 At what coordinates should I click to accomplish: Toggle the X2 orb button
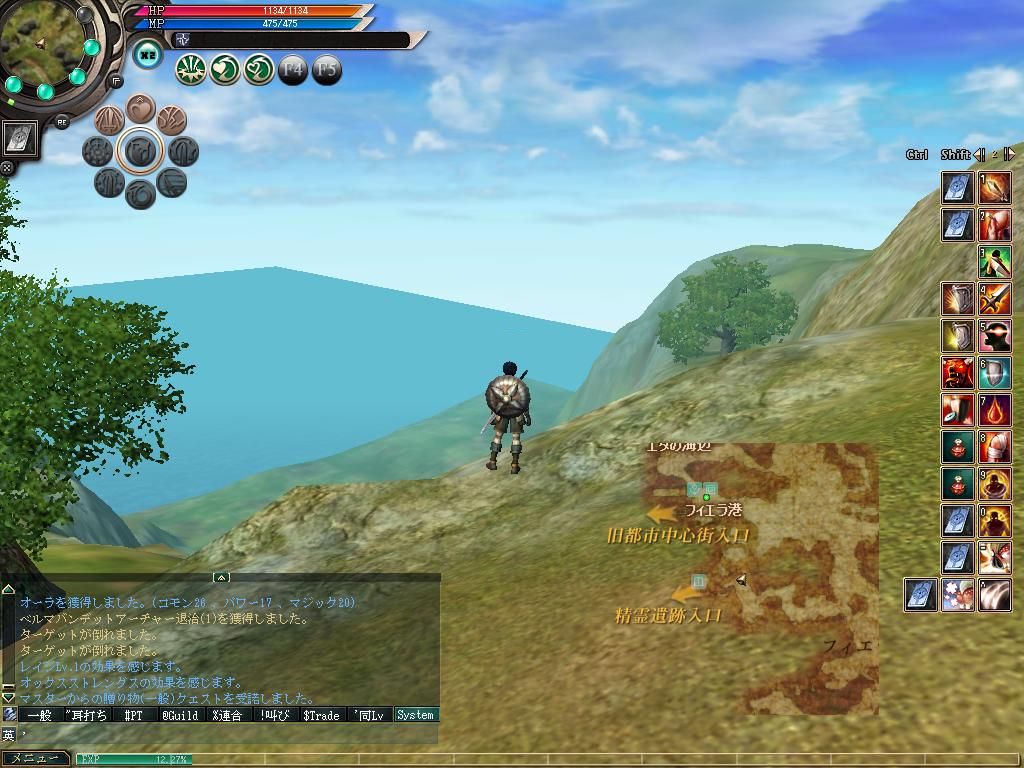(x=148, y=55)
